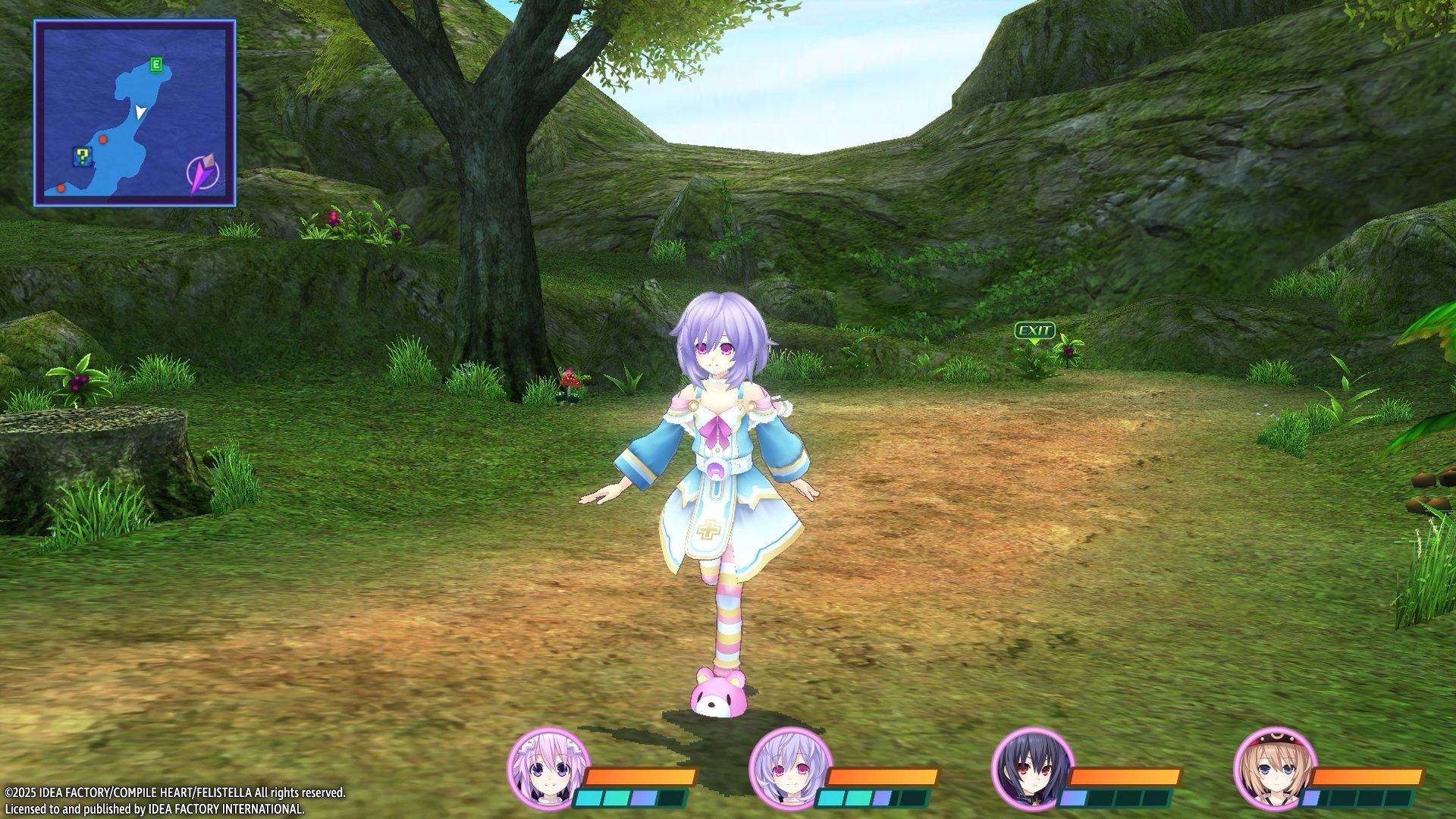Click the green E exit marker on minimap

155,66
